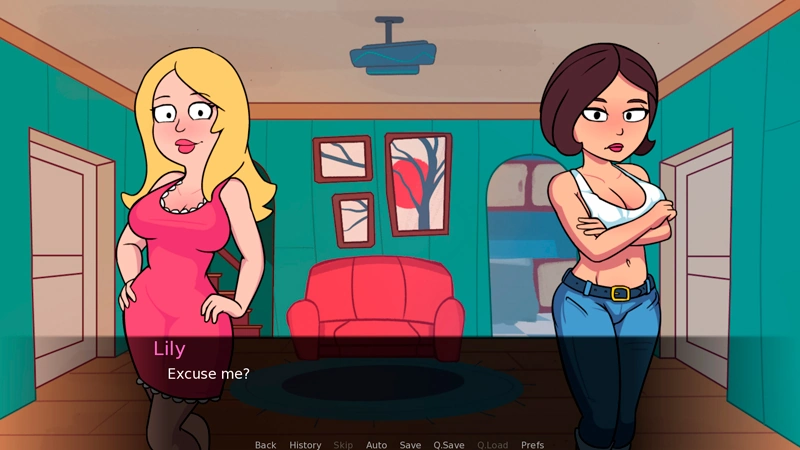Image resolution: width=800 pixels, height=450 pixels.
Task: Open the Prefs settings
Action: (533, 445)
